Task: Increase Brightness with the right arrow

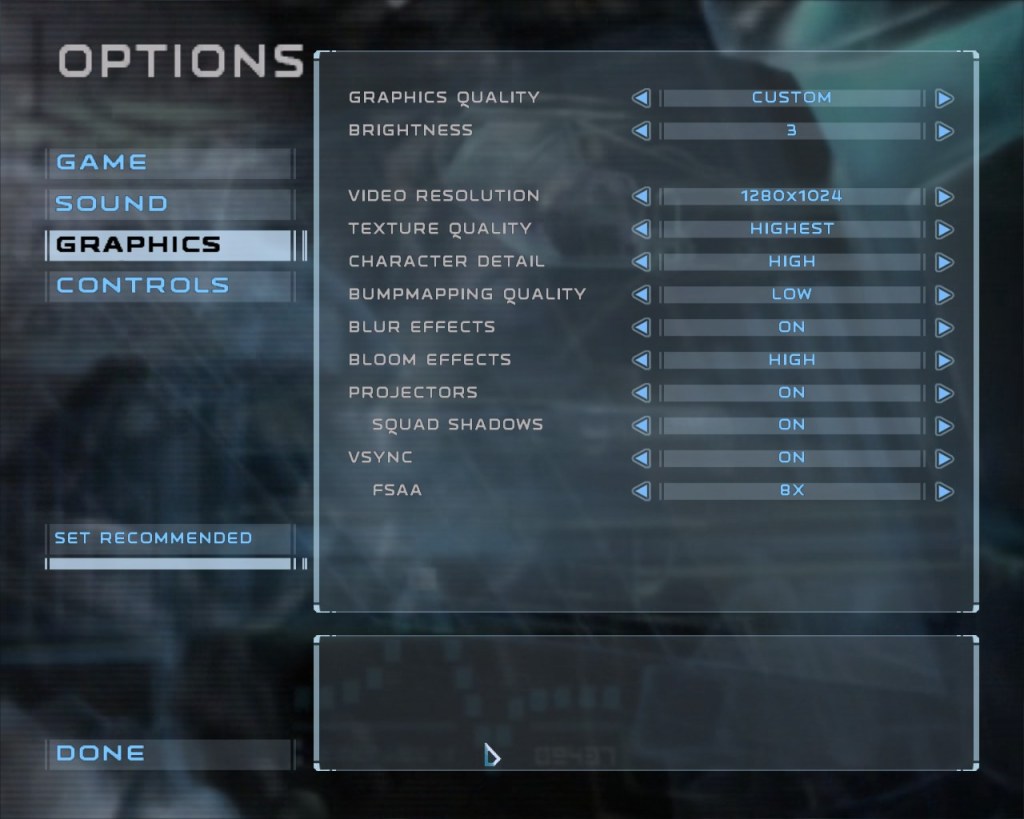Action: click(x=943, y=131)
